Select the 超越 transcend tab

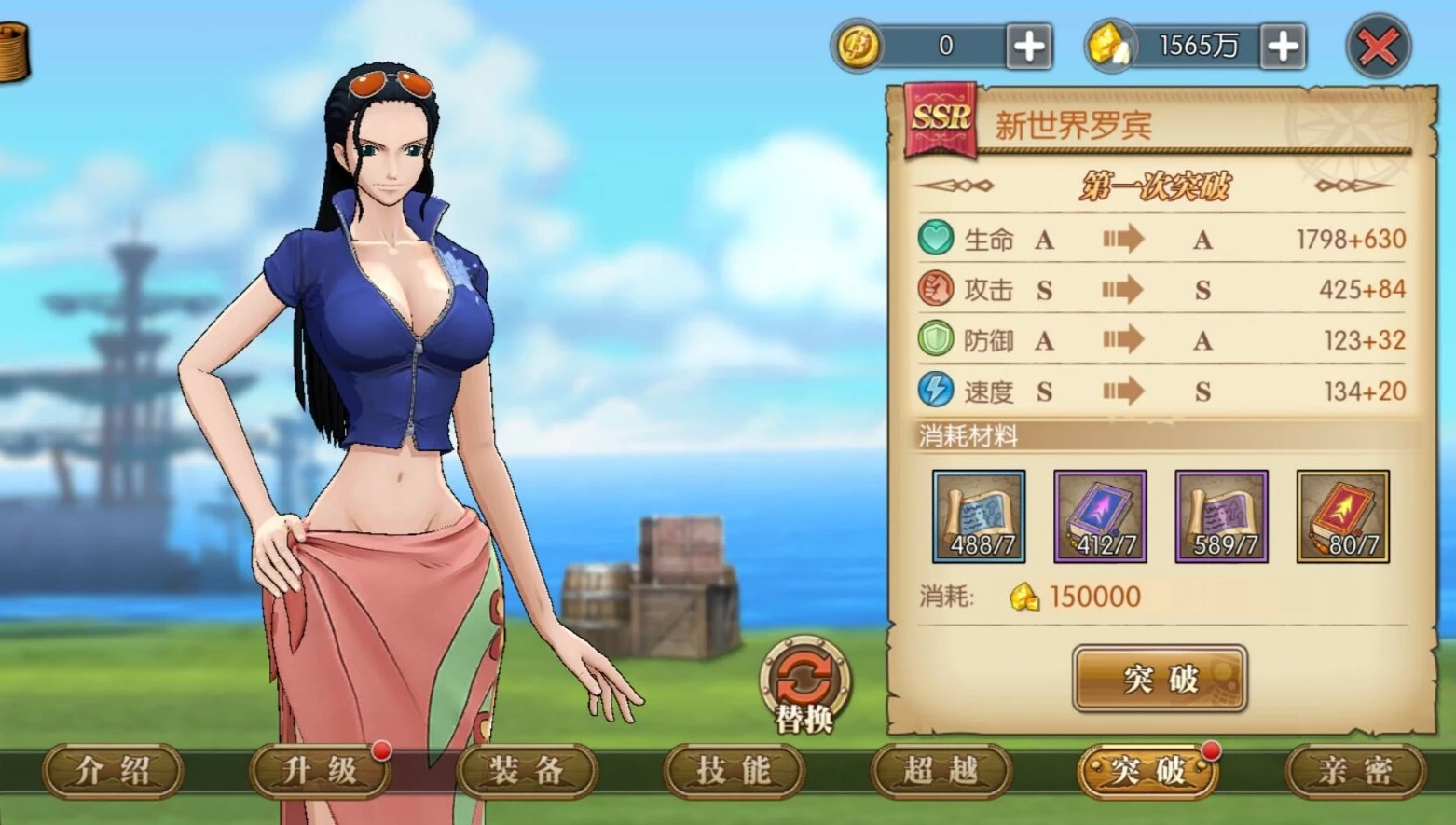pyautogui.click(x=941, y=771)
